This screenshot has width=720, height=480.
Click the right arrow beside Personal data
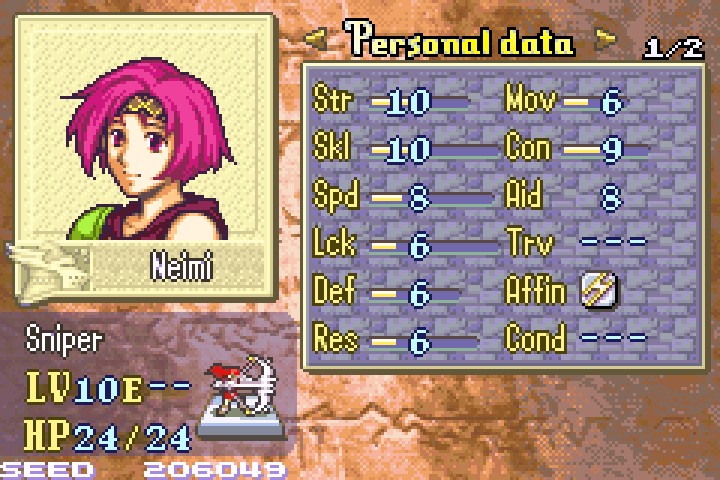click(x=606, y=41)
